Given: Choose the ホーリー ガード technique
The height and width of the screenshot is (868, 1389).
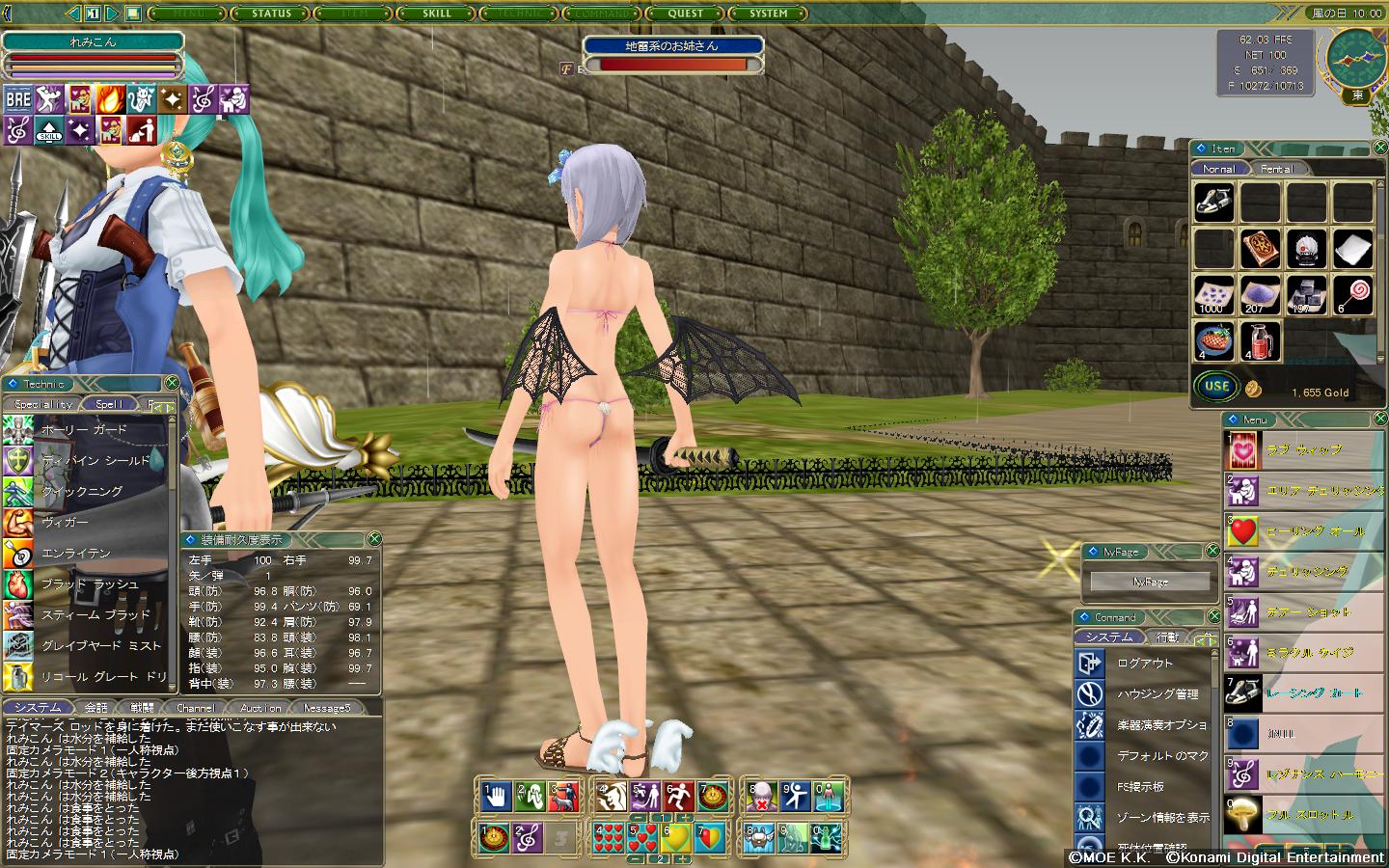Looking at the screenshot, I should tap(84, 429).
